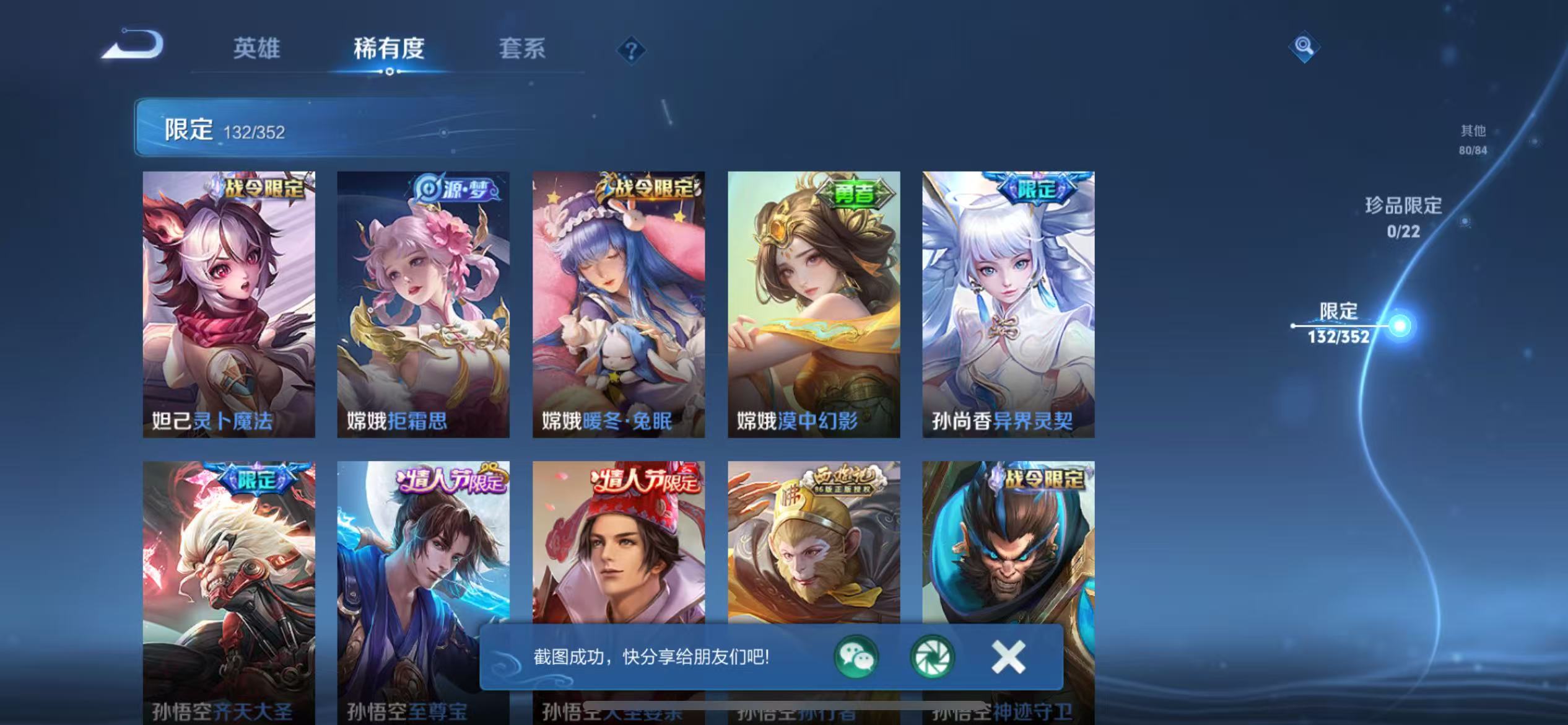Switch to the 套系 tab
Image resolution: width=1568 pixels, height=725 pixels.
(x=521, y=50)
